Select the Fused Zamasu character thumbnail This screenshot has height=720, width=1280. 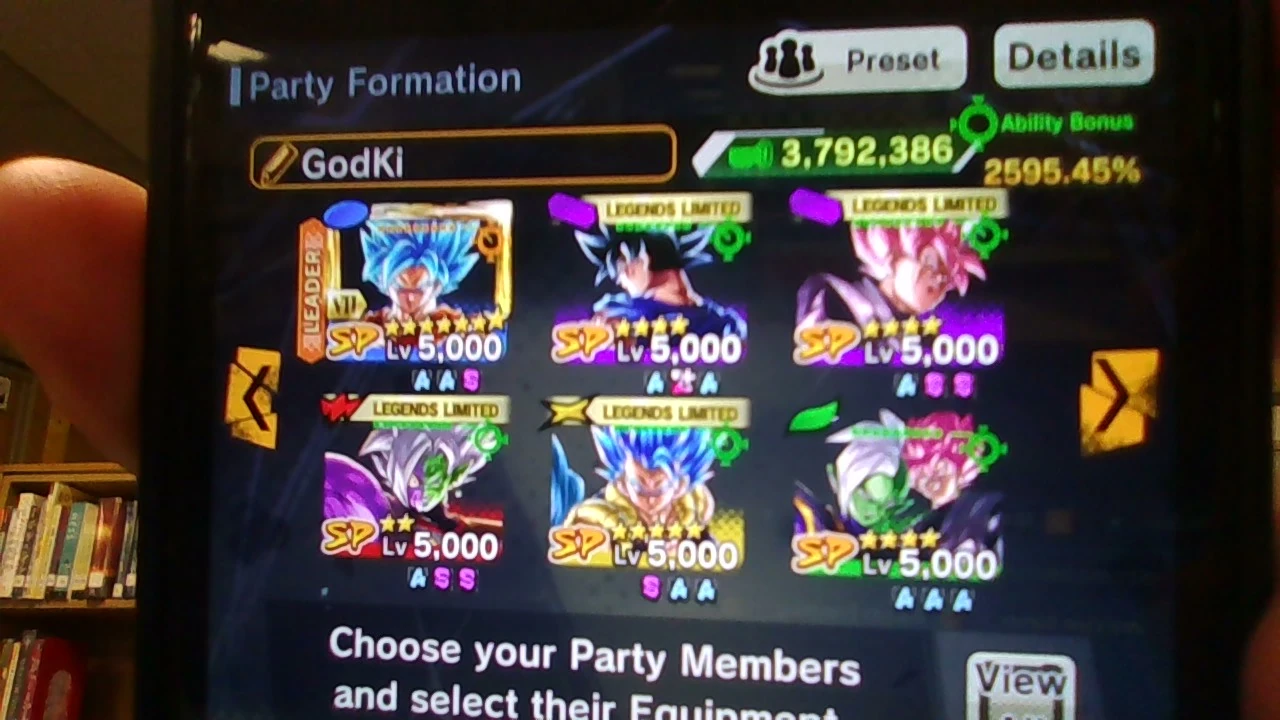click(415, 480)
